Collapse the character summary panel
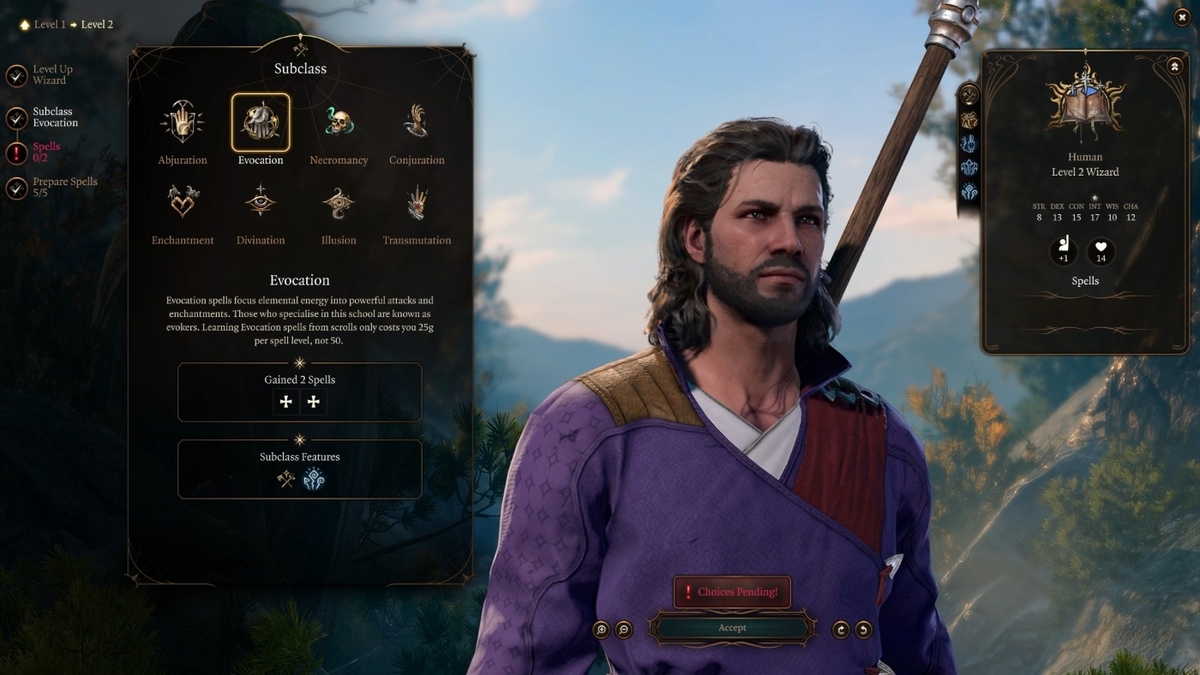Viewport: 1200px width, 675px height. (x=1174, y=66)
